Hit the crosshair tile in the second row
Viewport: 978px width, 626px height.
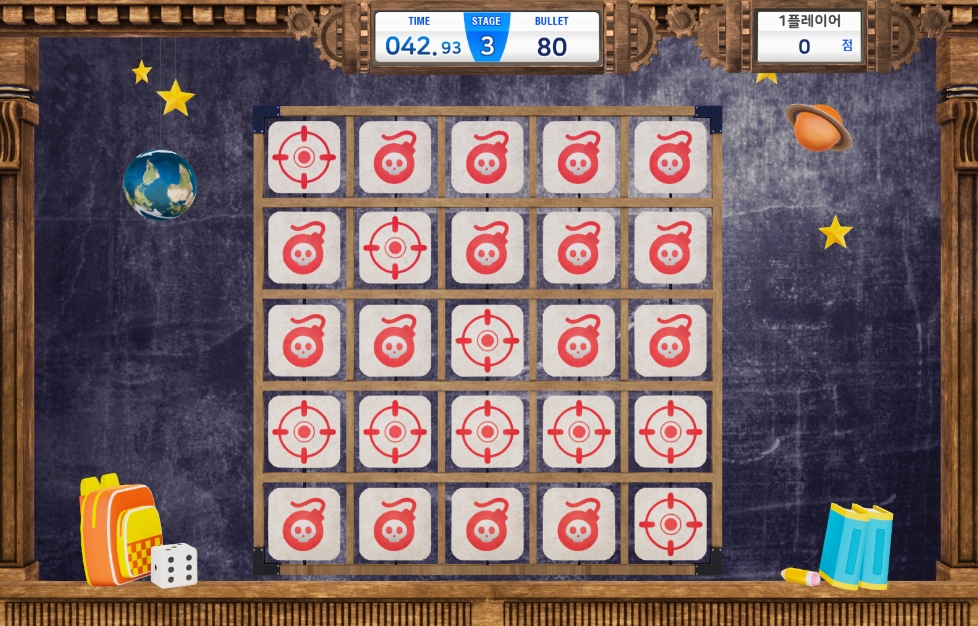[x=395, y=247]
